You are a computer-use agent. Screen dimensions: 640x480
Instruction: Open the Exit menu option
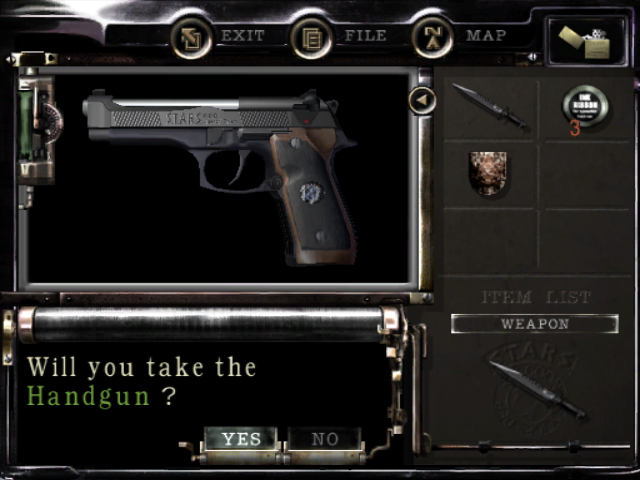[x=218, y=37]
